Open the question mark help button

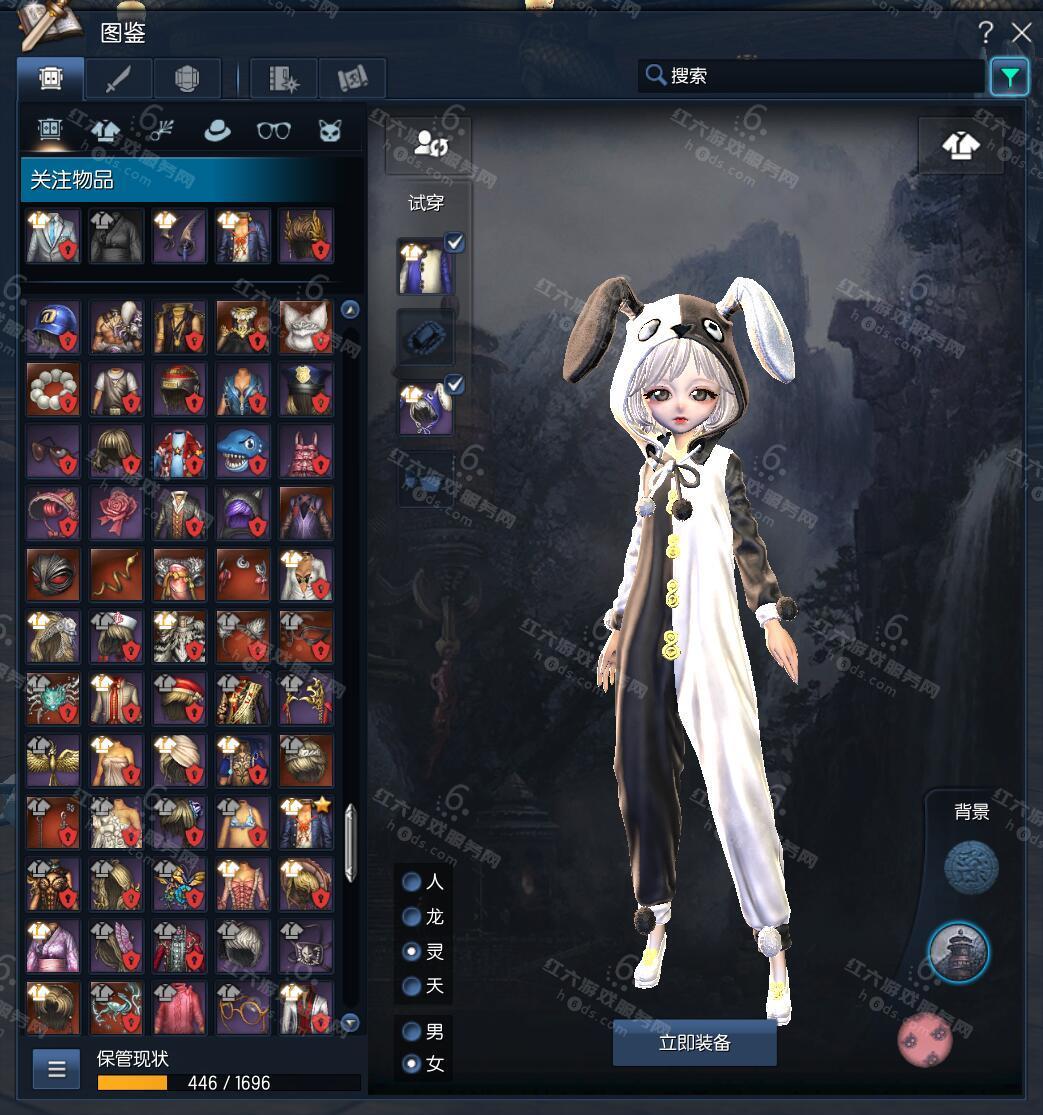[985, 33]
